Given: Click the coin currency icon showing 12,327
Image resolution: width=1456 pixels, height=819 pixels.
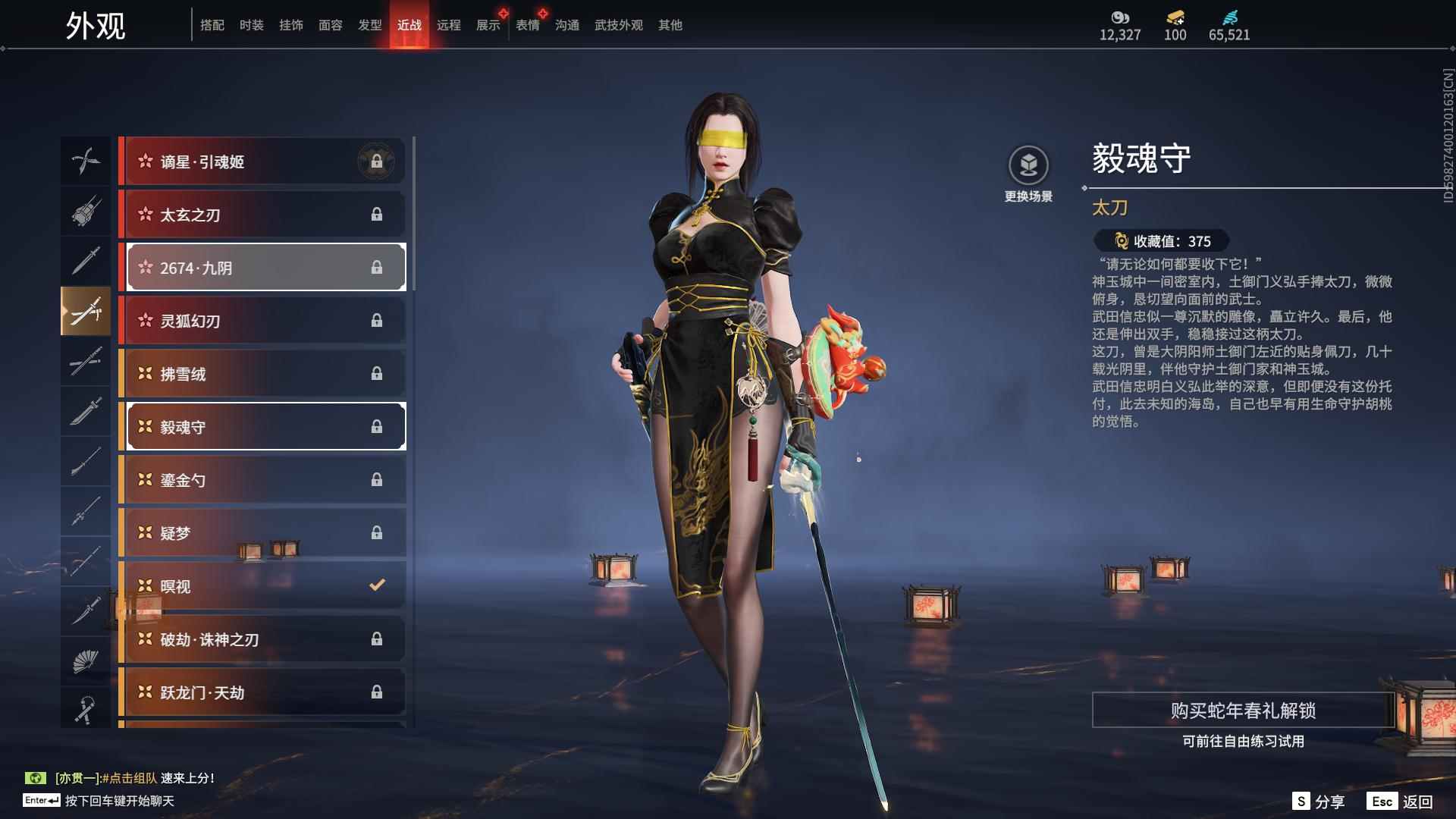Looking at the screenshot, I should click(x=1120, y=17).
